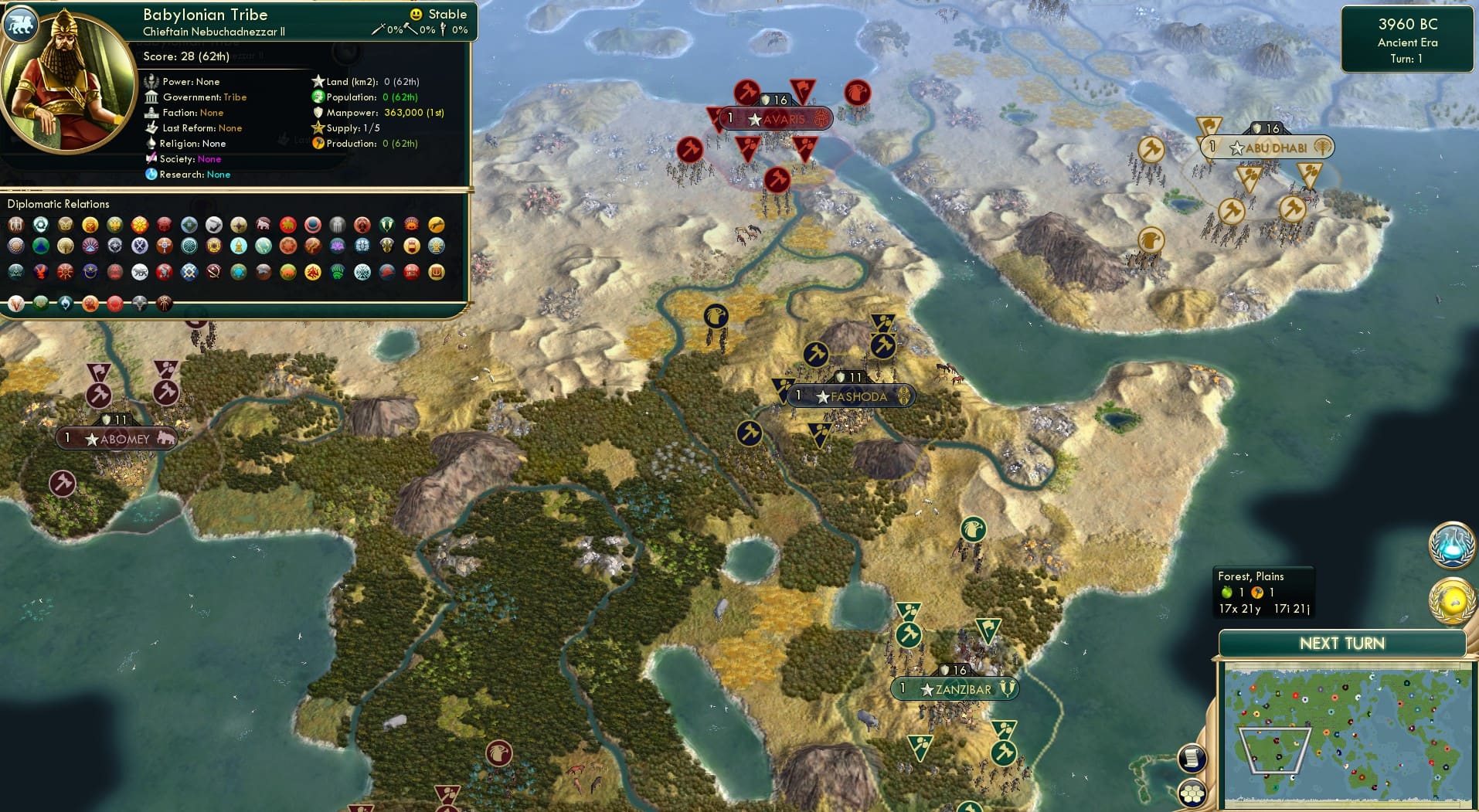Click the stability smiley-face indicator
1479x812 pixels.
[x=416, y=14]
